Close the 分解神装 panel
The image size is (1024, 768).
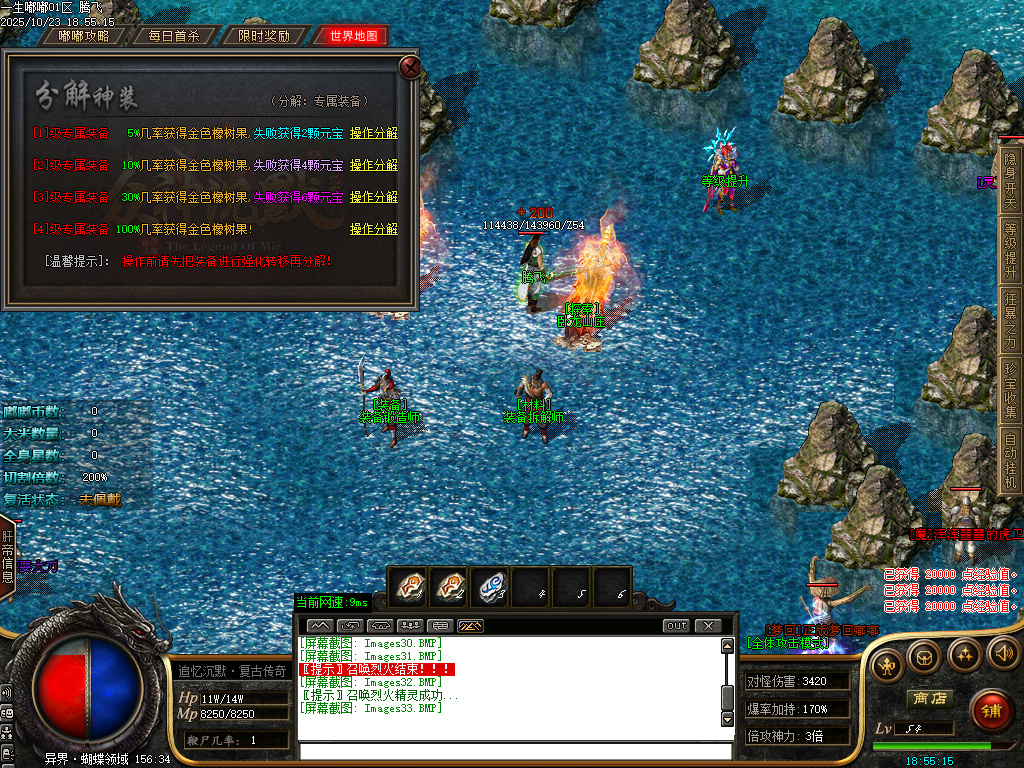(409, 67)
